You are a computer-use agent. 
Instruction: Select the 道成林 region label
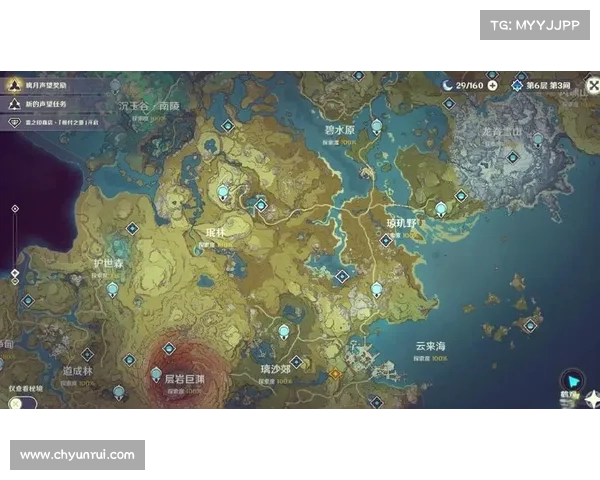point(77,370)
